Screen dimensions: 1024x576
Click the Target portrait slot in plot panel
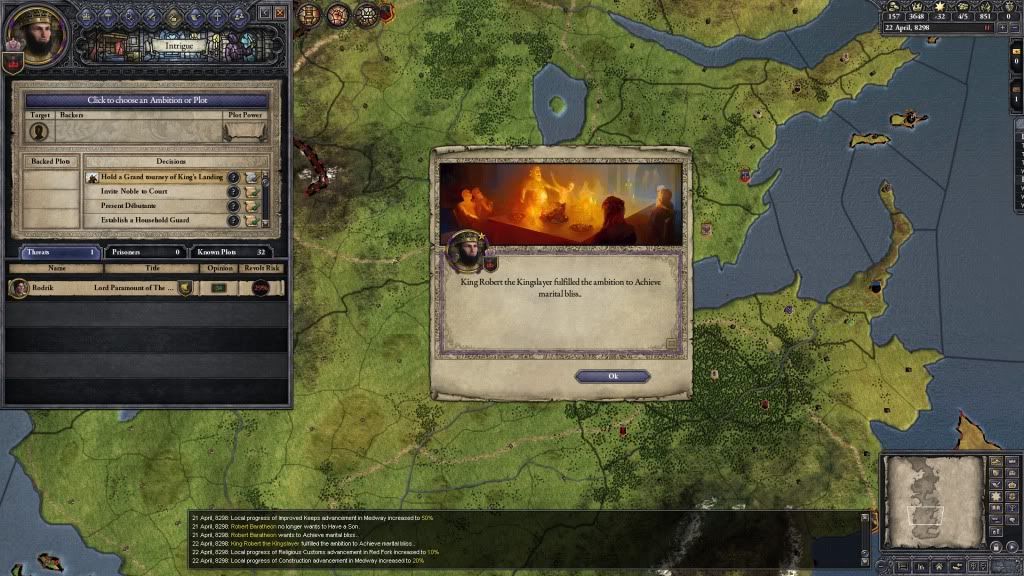click(x=40, y=131)
